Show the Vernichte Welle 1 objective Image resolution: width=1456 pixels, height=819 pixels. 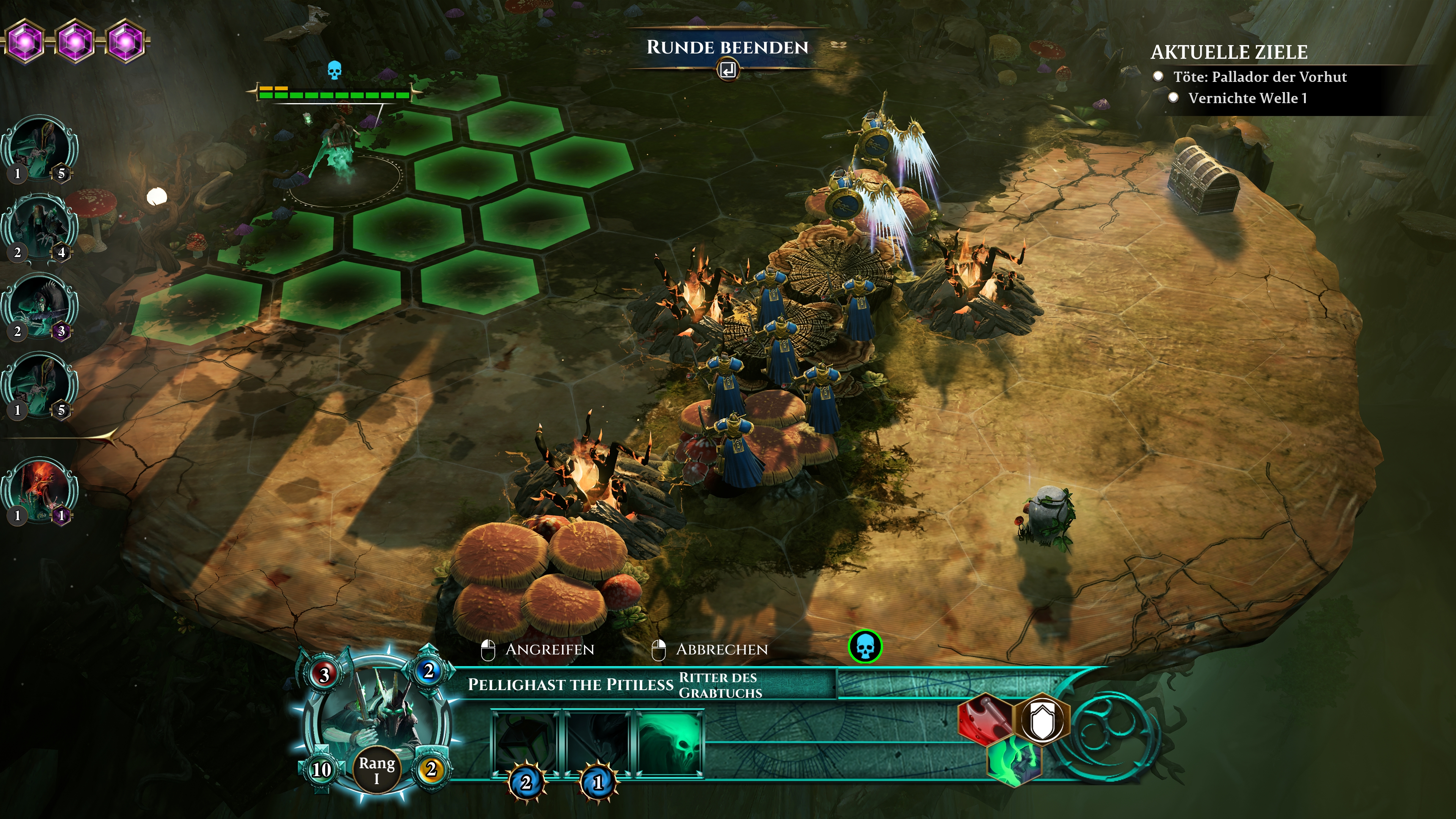(x=1247, y=98)
